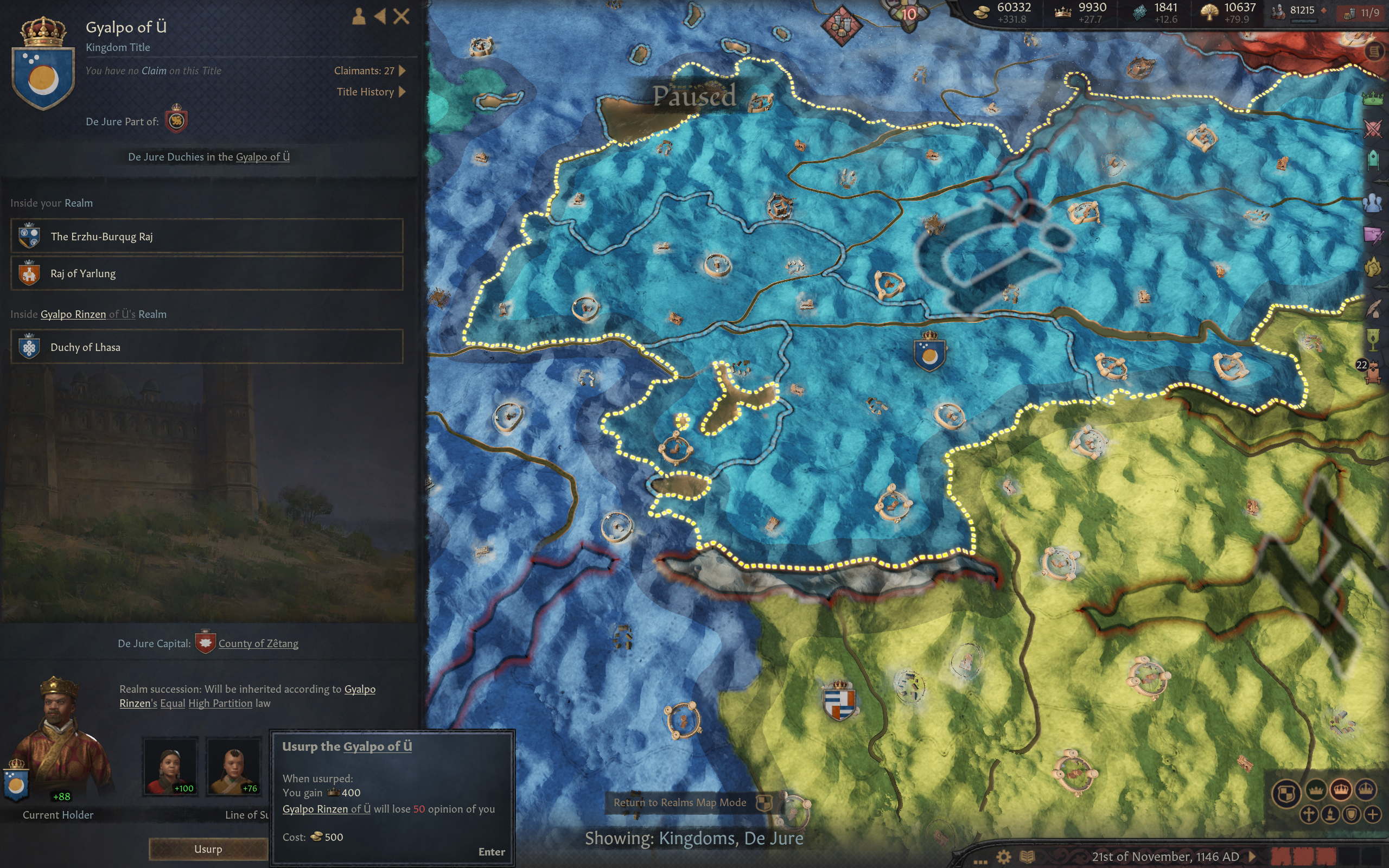Screen dimensions: 1389x868
Task: Show more map modes with the plus button
Action: click(x=1373, y=815)
